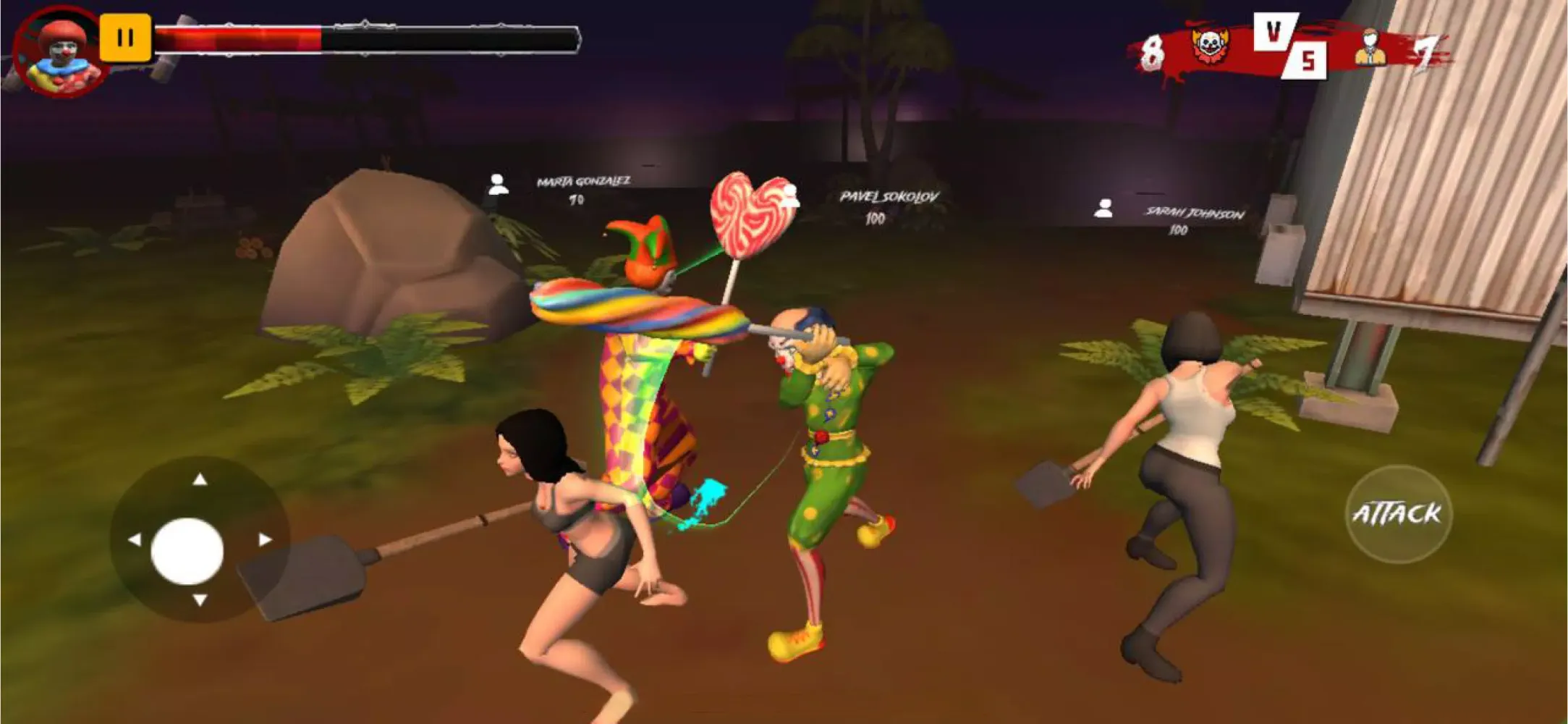Select the clown player portrait
The width and height of the screenshot is (1568, 724).
[62, 52]
